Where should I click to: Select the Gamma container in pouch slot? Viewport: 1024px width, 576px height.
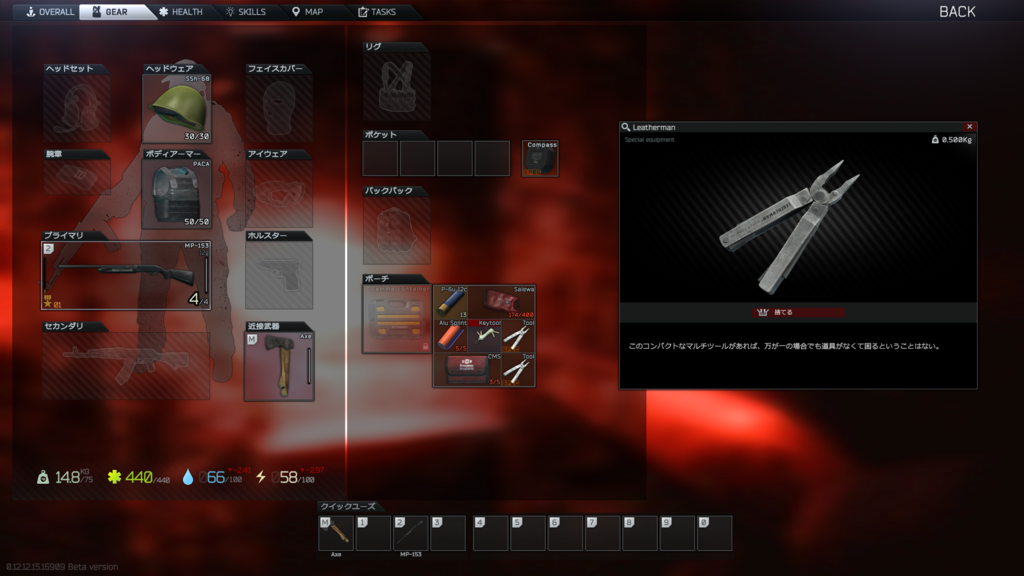(397, 319)
